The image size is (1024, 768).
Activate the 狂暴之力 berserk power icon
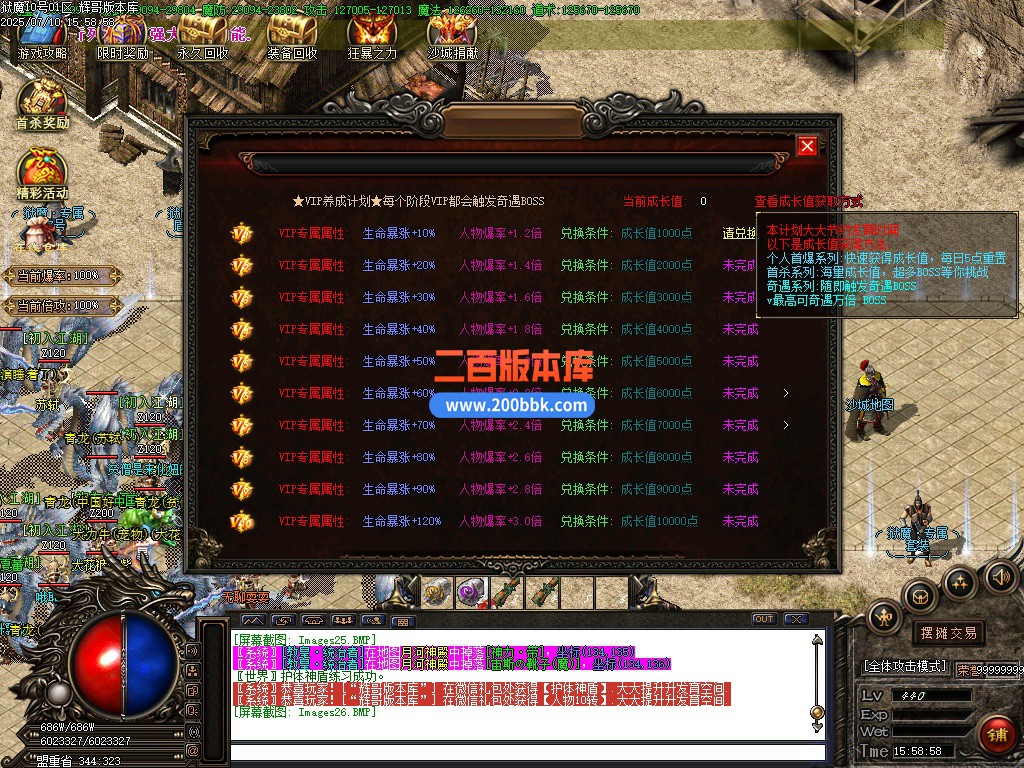pos(372,38)
